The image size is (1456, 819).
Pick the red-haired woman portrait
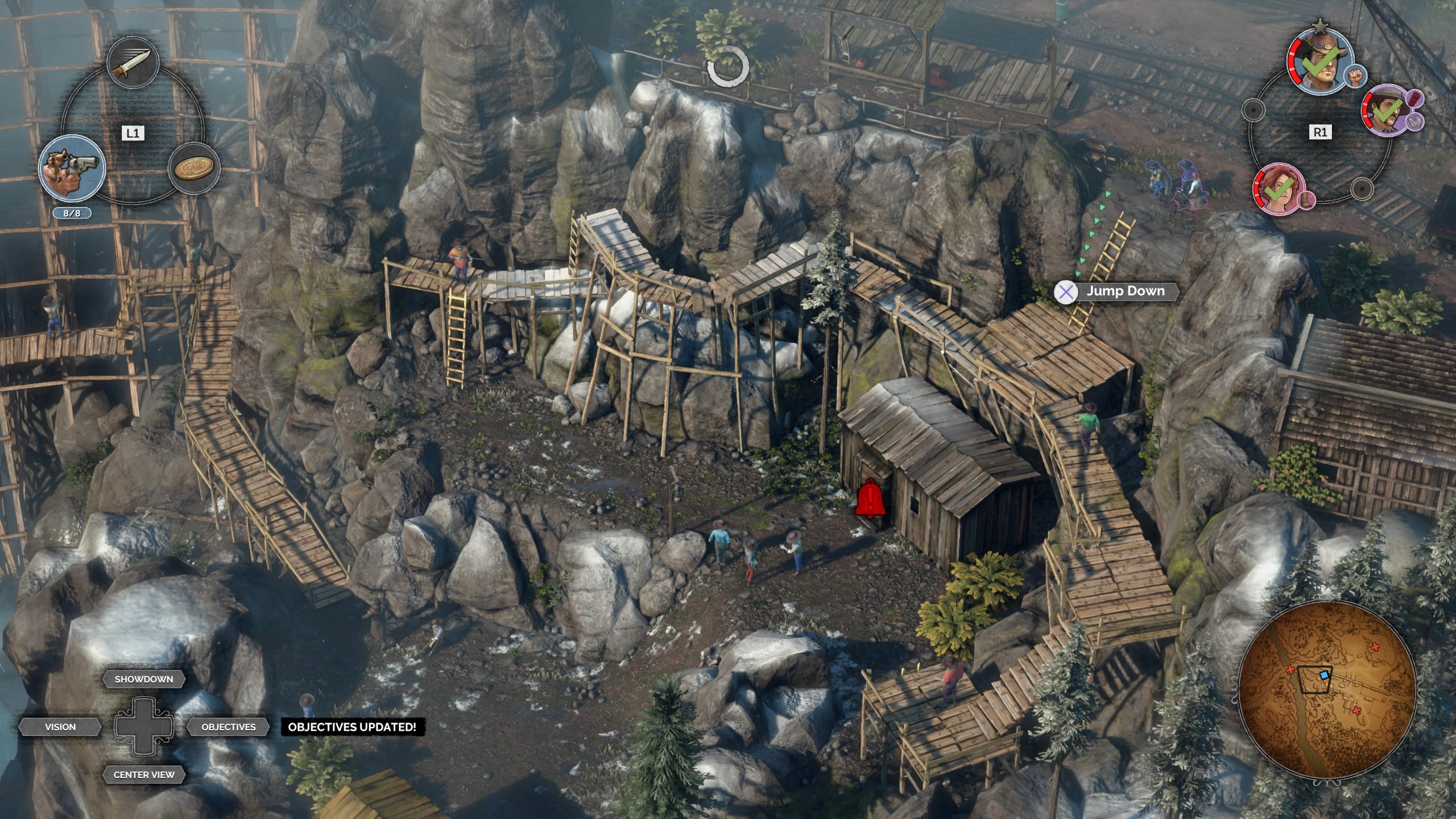click(1279, 189)
